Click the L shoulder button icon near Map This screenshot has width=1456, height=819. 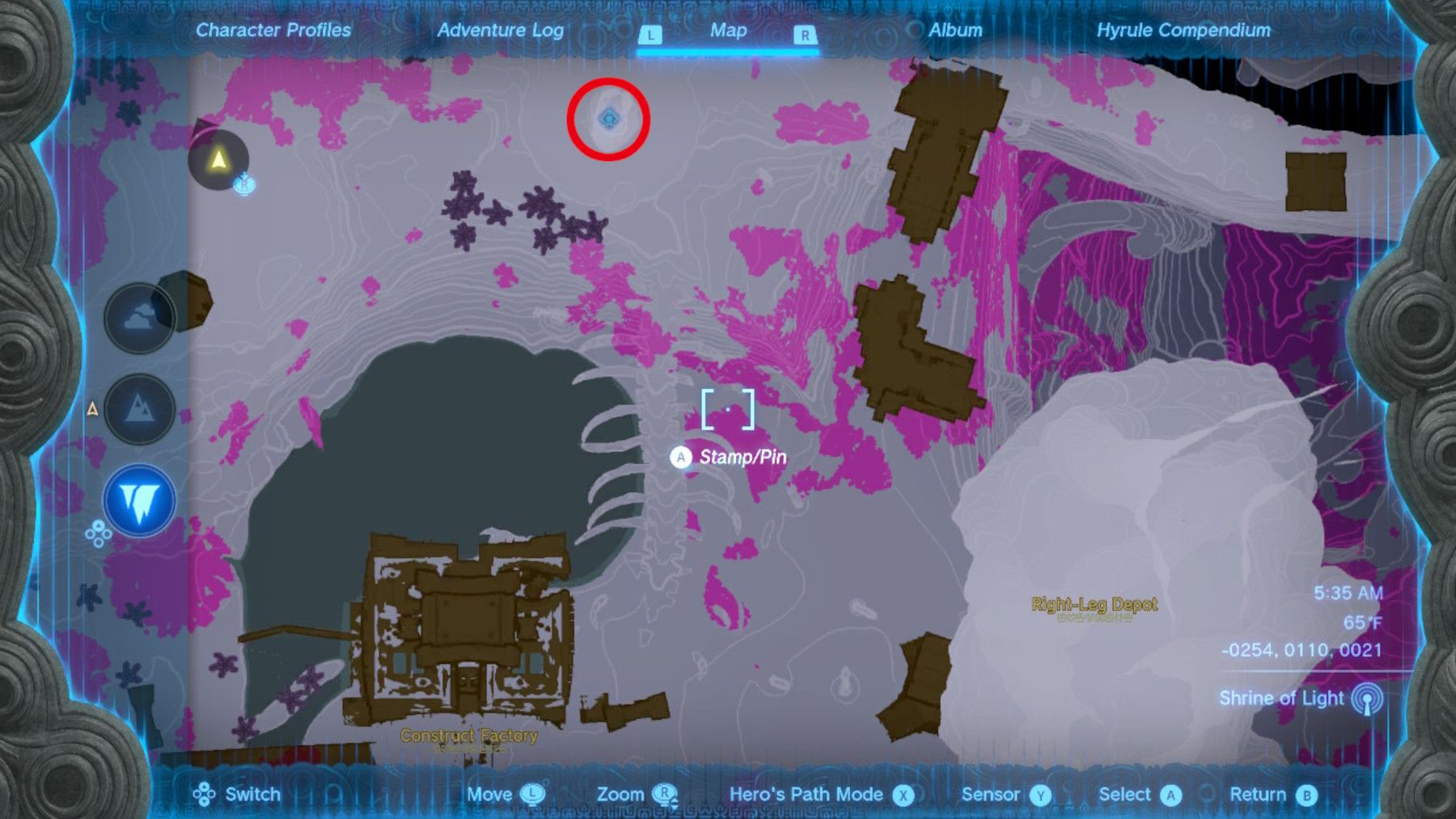652,36
